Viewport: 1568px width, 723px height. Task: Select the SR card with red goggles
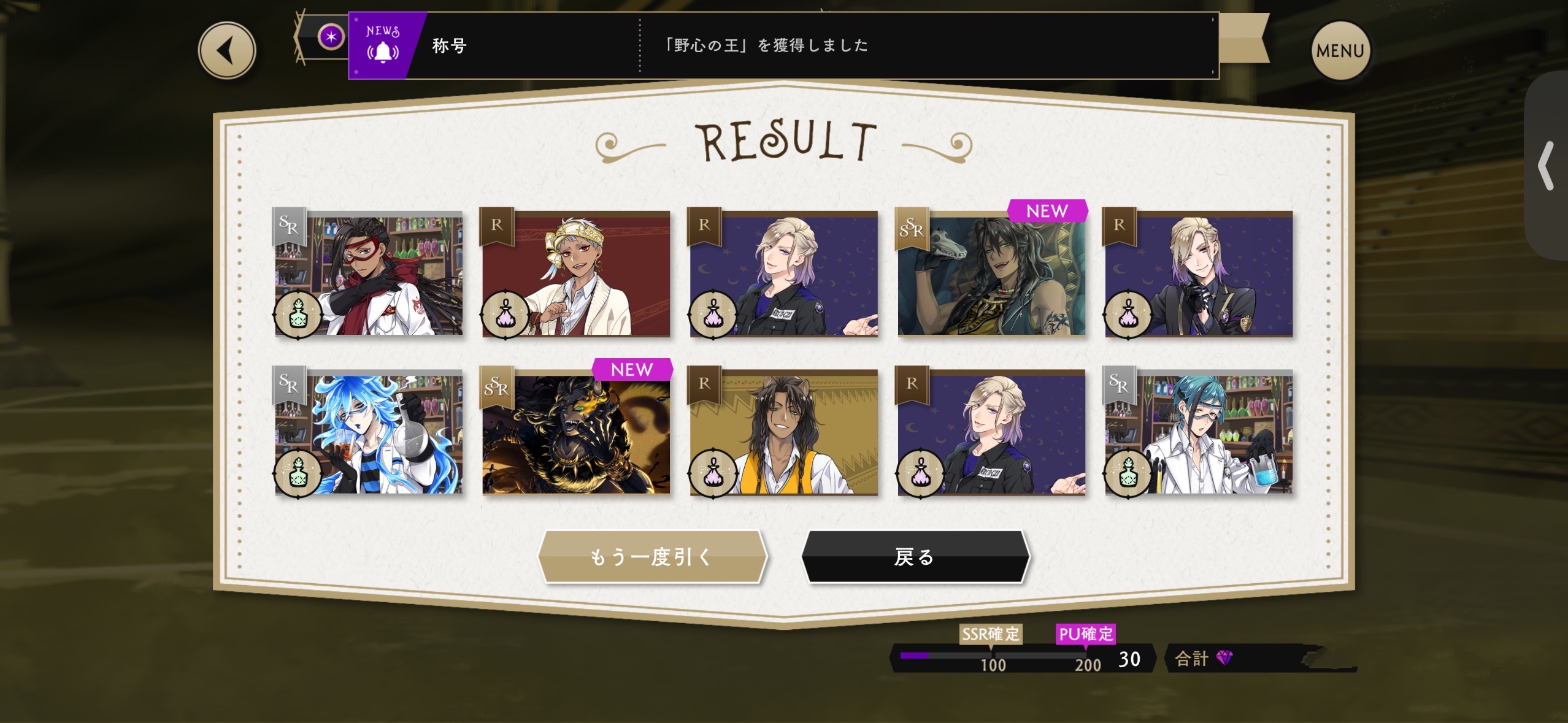(369, 274)
